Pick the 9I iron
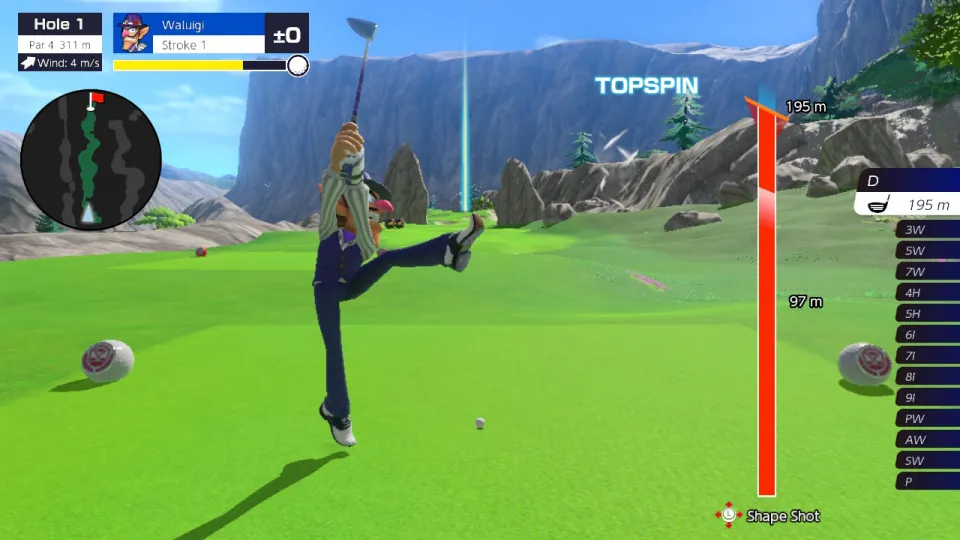This screenshot has width=960, height=540. point(926,397)
